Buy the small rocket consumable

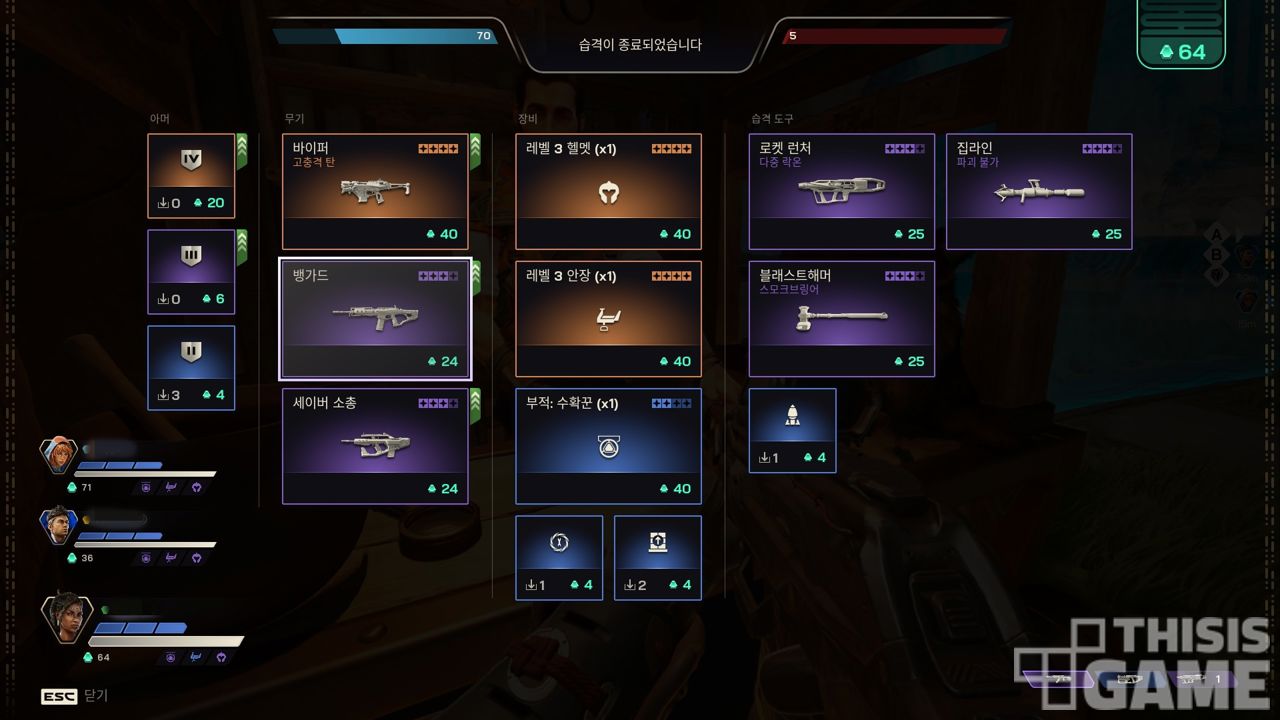point(792,430)
